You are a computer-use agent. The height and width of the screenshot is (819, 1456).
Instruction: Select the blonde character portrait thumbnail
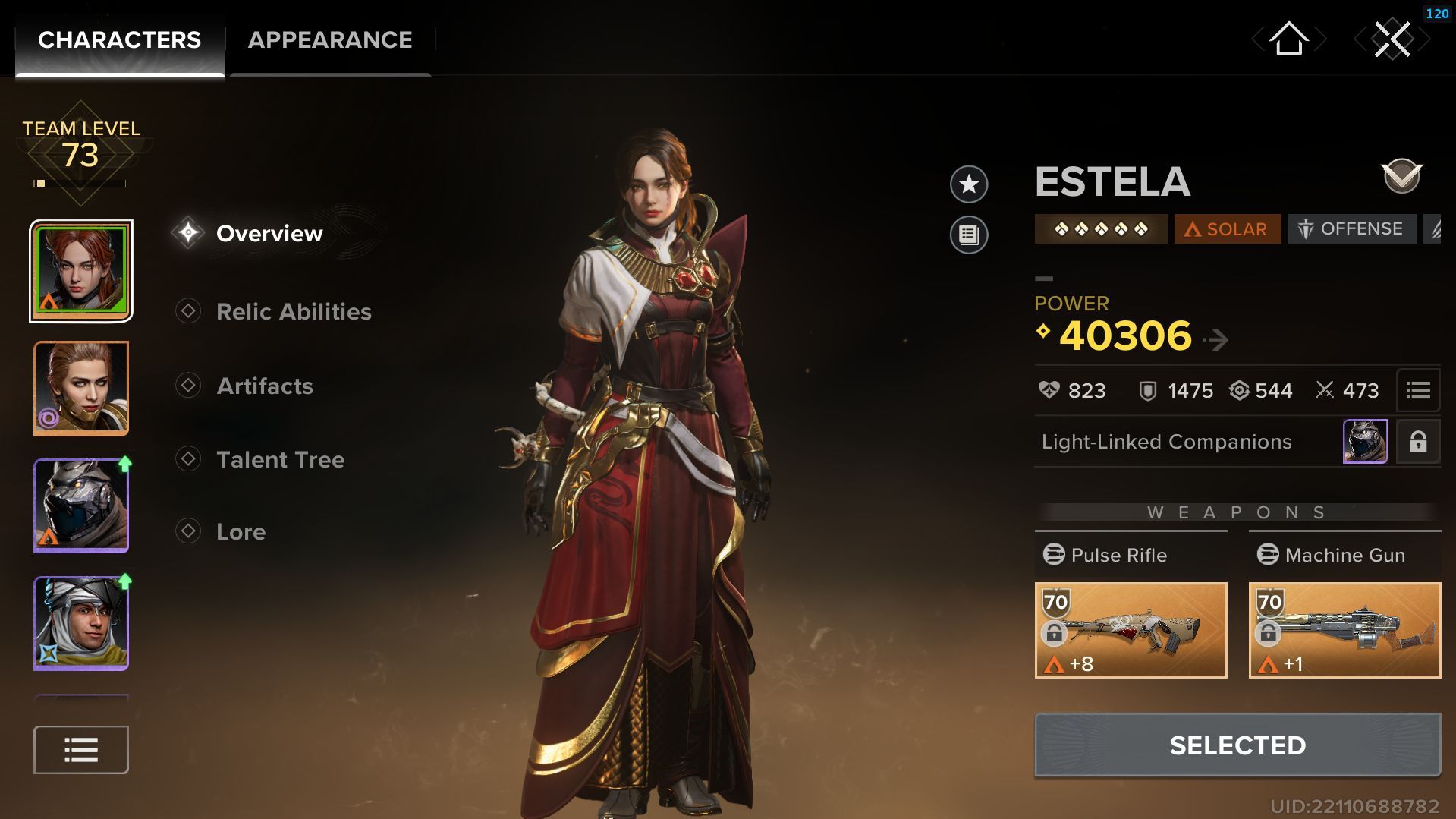tap(80, 389)
